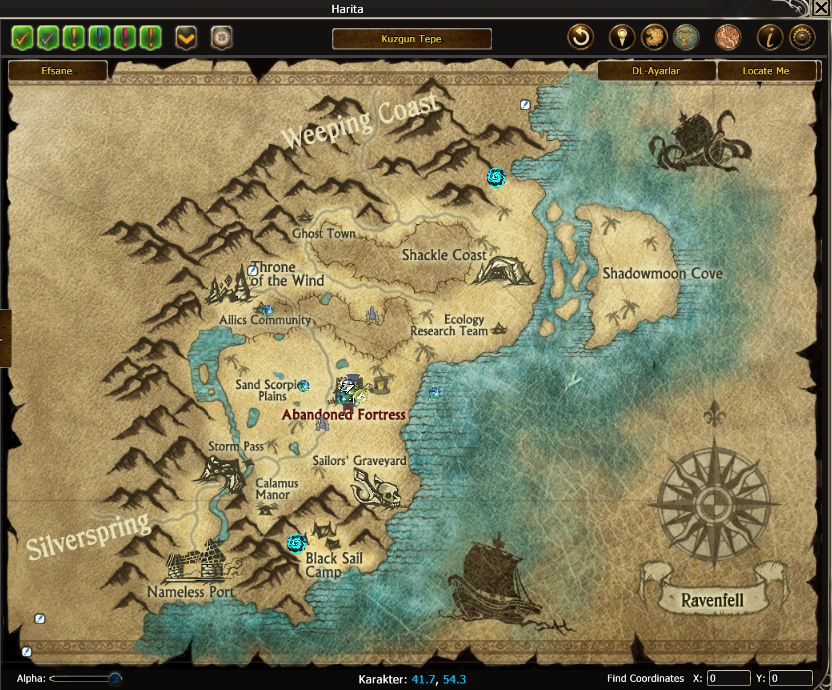Open the gear settings icon
The width and height of the screenshot is (832, 690).
[x=802, y=38]
